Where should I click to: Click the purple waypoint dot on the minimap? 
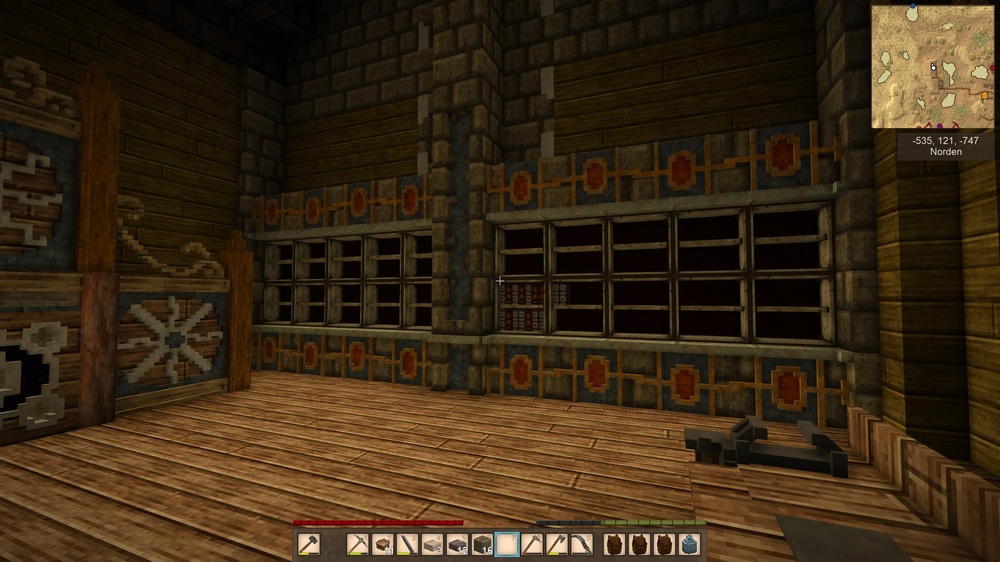click(939, 126)
